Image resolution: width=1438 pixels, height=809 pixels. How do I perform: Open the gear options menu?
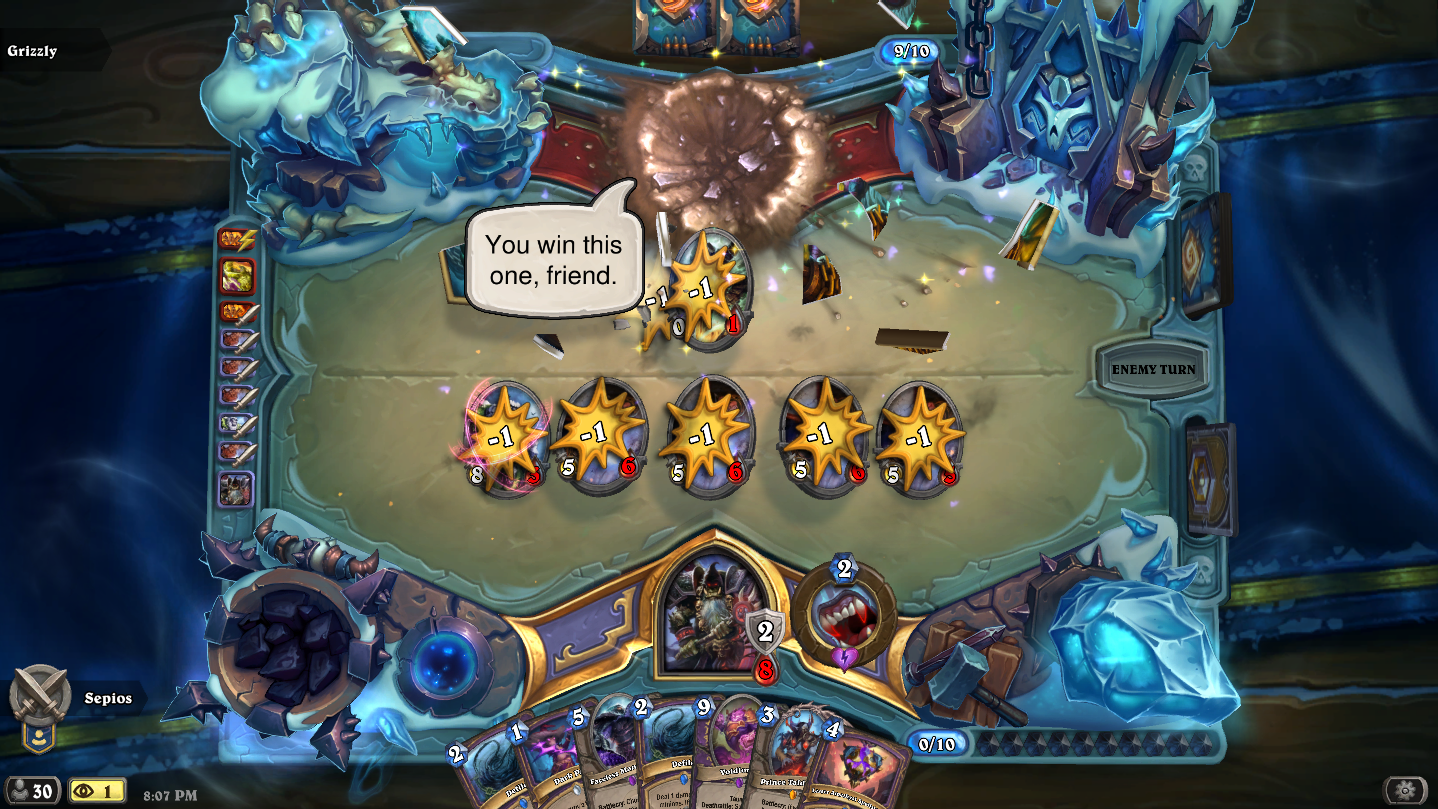(x=1404, y=790)
